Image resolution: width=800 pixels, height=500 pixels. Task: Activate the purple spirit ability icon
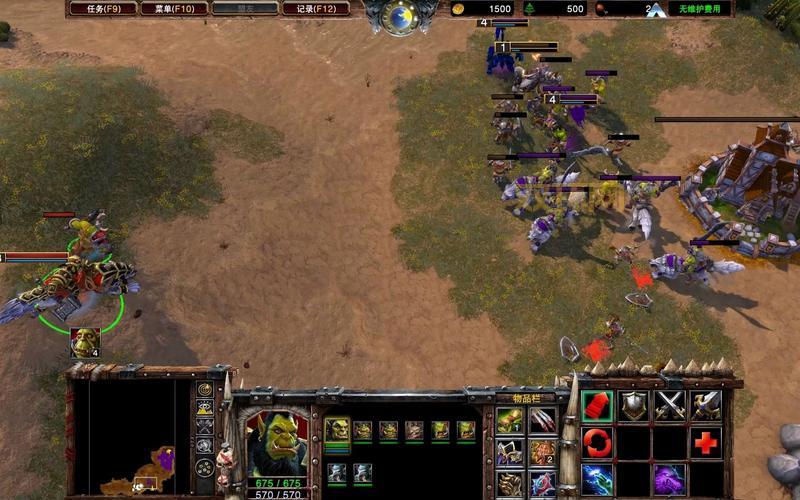(670, 478)
